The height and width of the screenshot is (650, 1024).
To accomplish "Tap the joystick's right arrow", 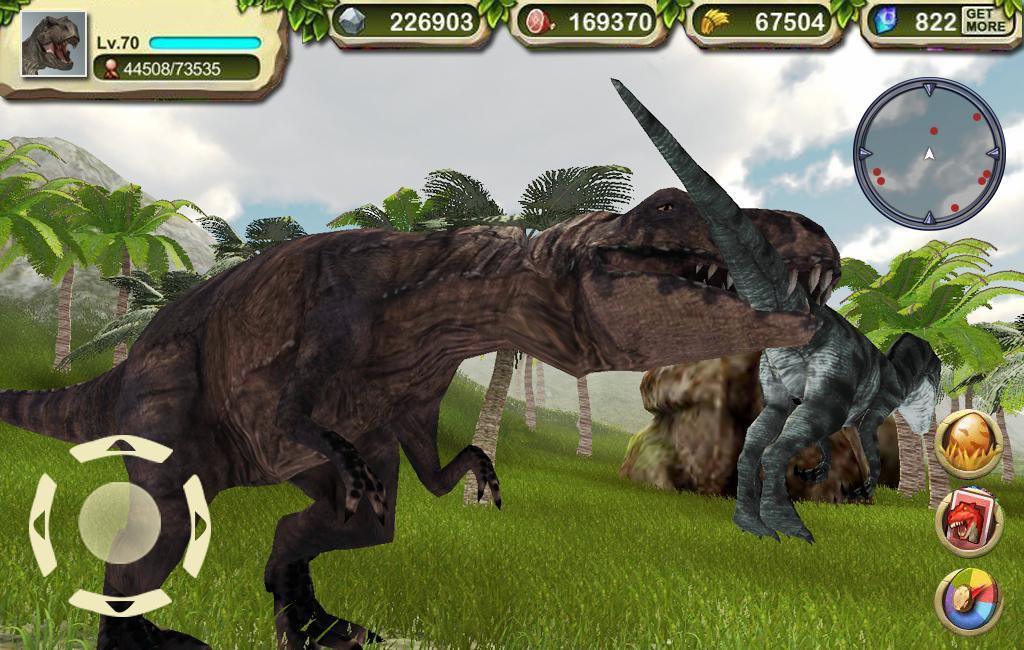I will pyautogui.click(x=197, y=523).
